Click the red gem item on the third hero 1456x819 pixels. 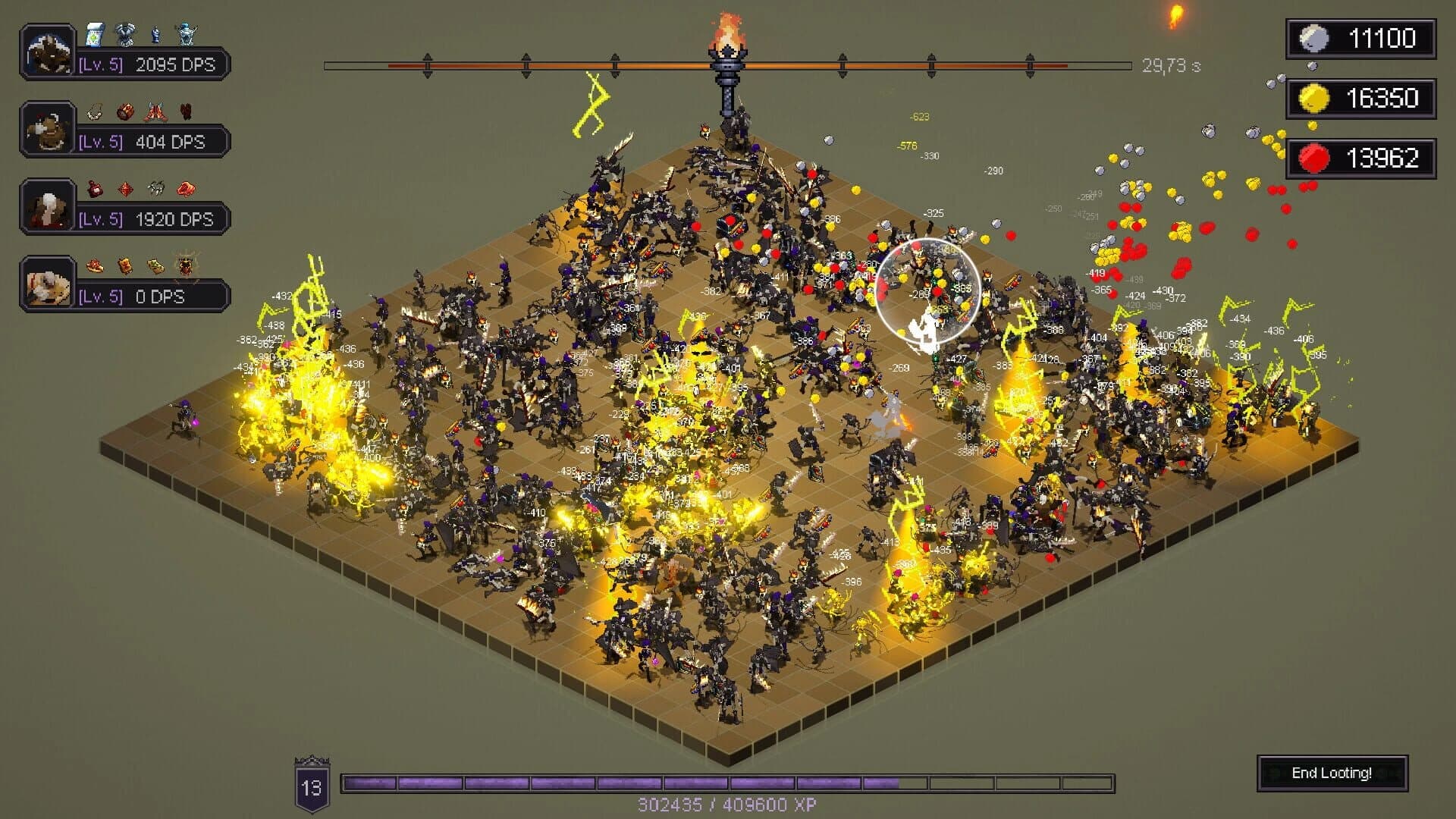[125, 187]
